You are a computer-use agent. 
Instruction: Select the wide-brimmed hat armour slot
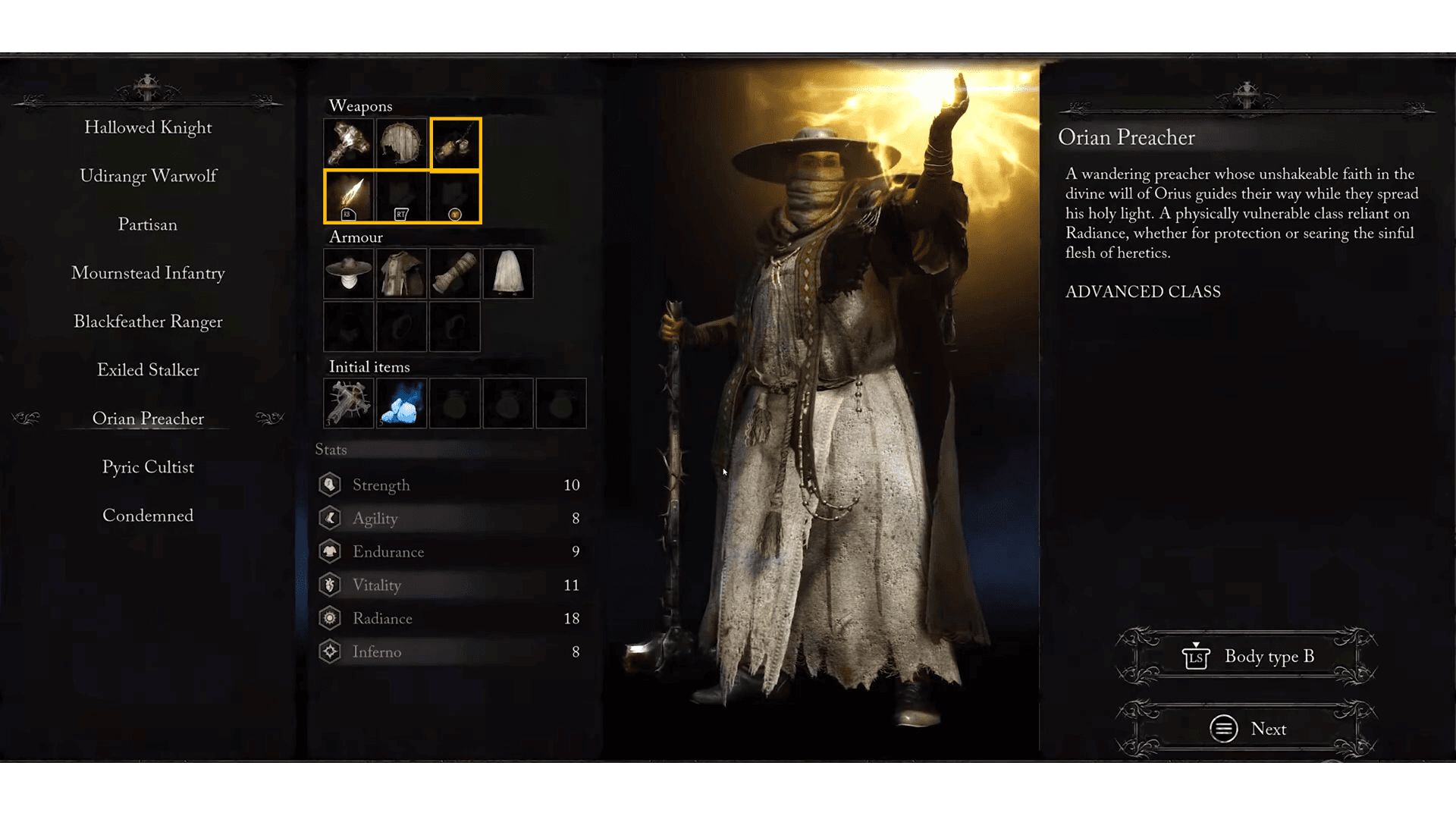point(349,273)
